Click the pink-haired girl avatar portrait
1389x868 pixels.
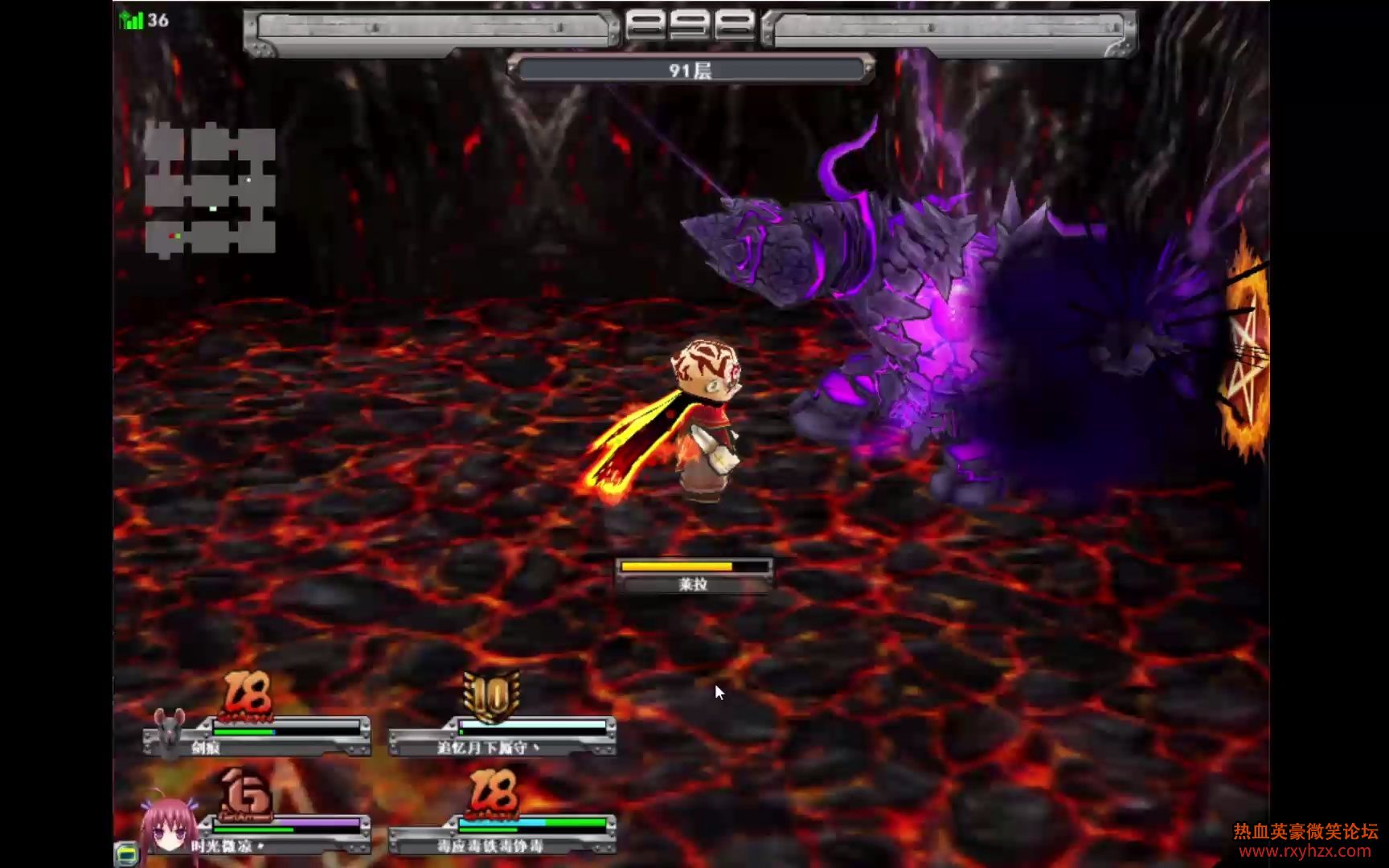coord(169,829)
